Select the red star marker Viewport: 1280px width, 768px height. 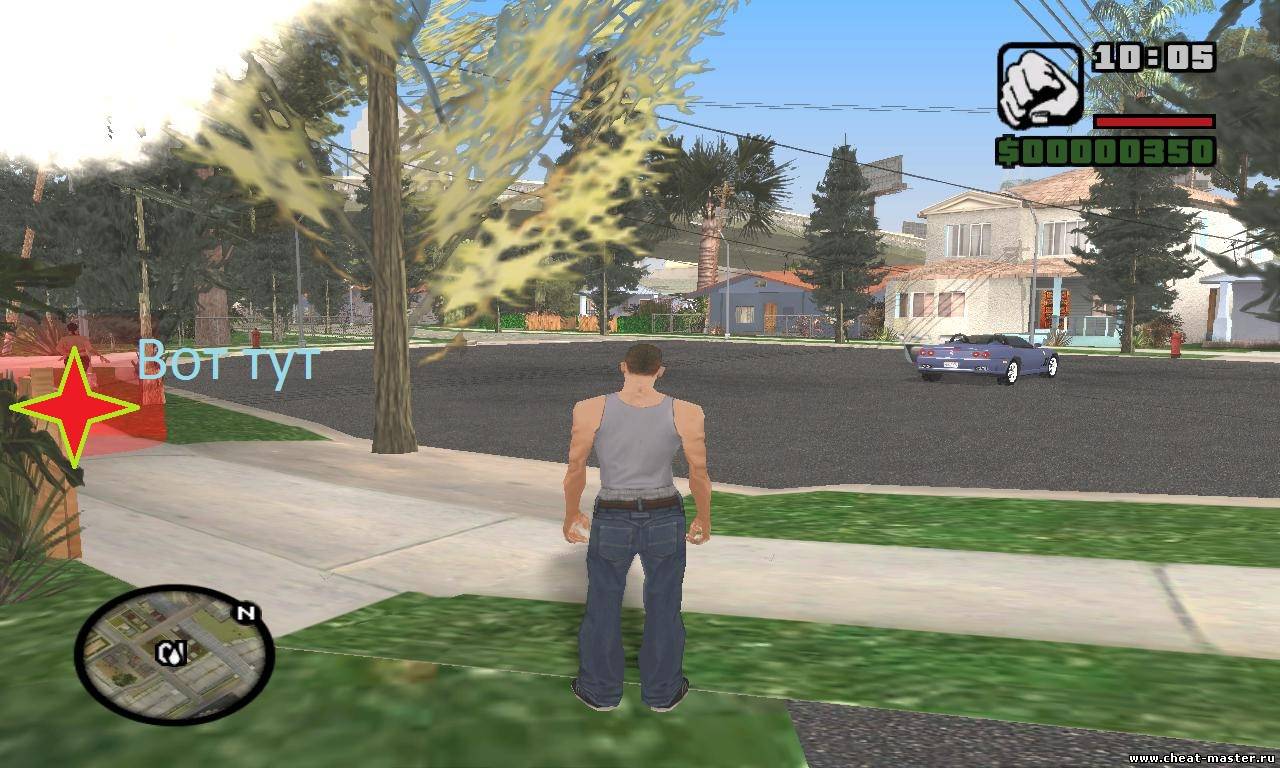coord(74,407)
